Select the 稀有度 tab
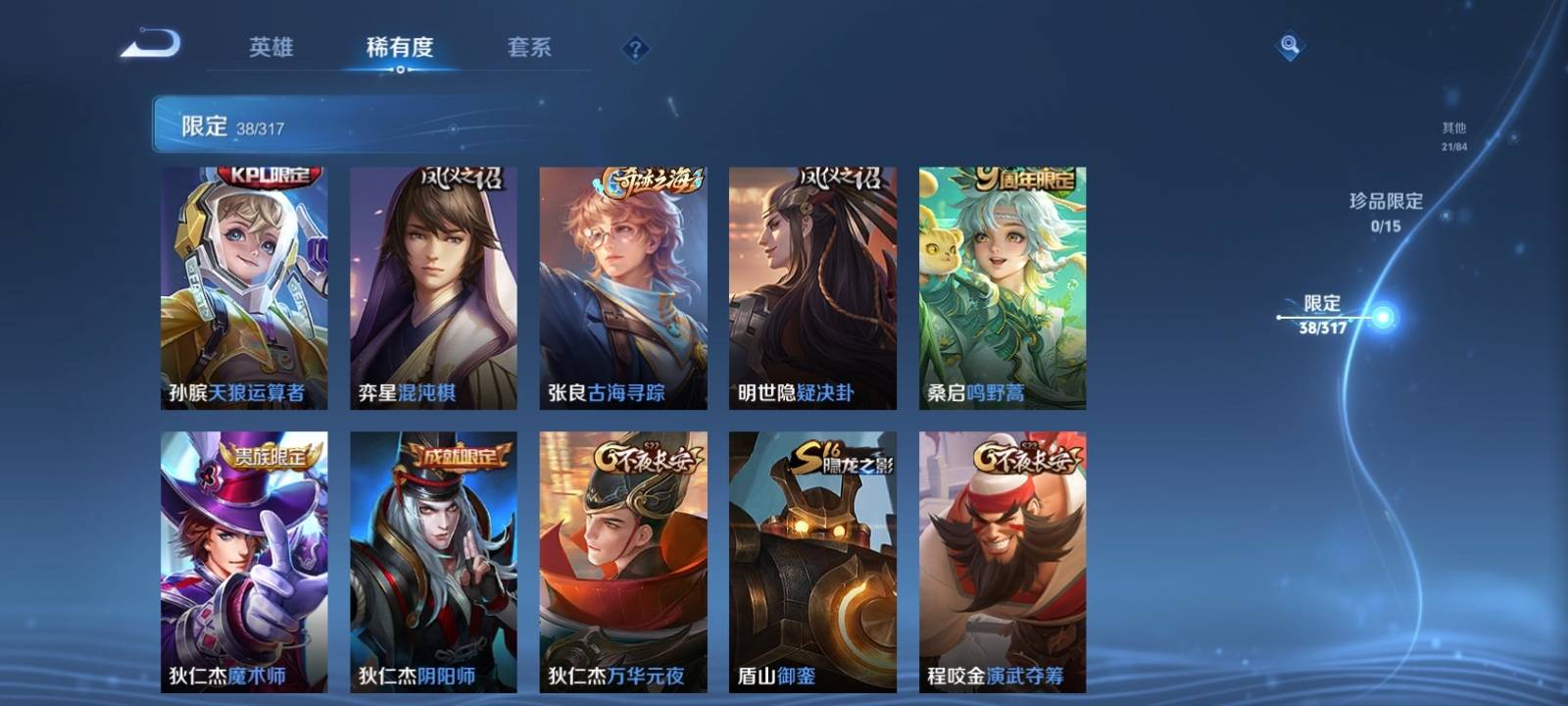 400,47
